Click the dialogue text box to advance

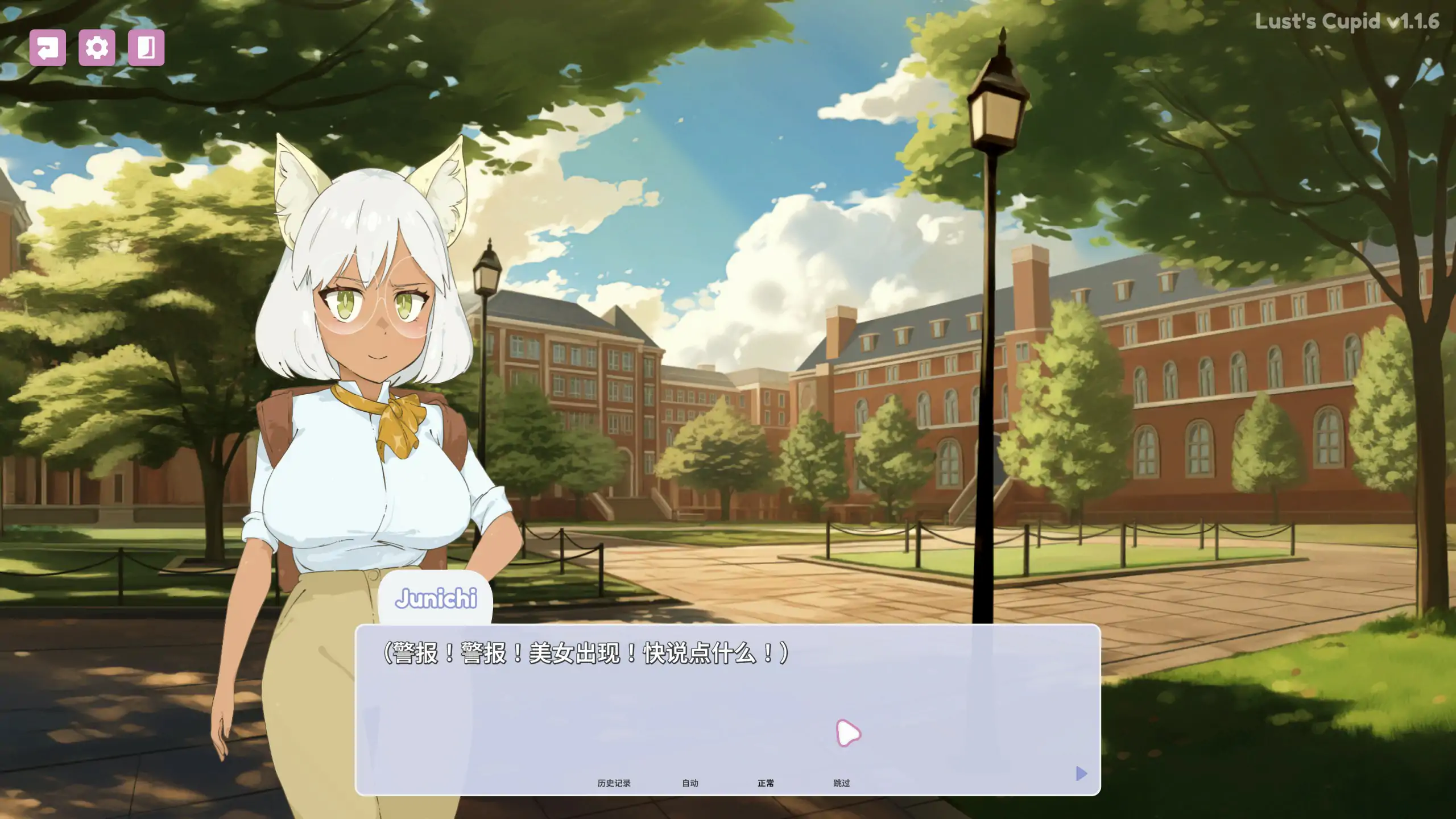click(x=728, y=682)
